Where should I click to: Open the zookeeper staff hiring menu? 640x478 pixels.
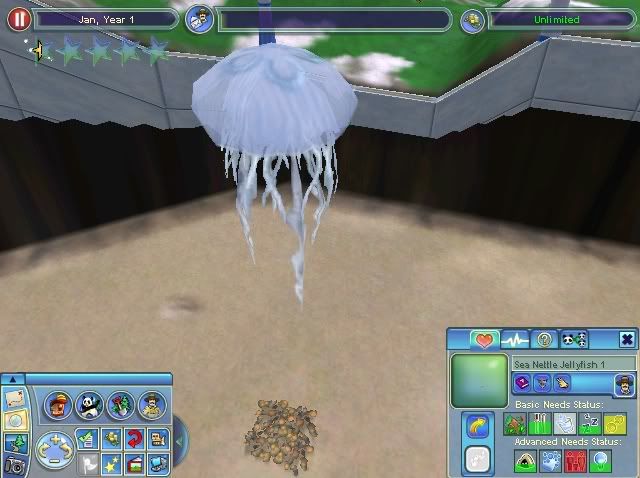[150, 405]
